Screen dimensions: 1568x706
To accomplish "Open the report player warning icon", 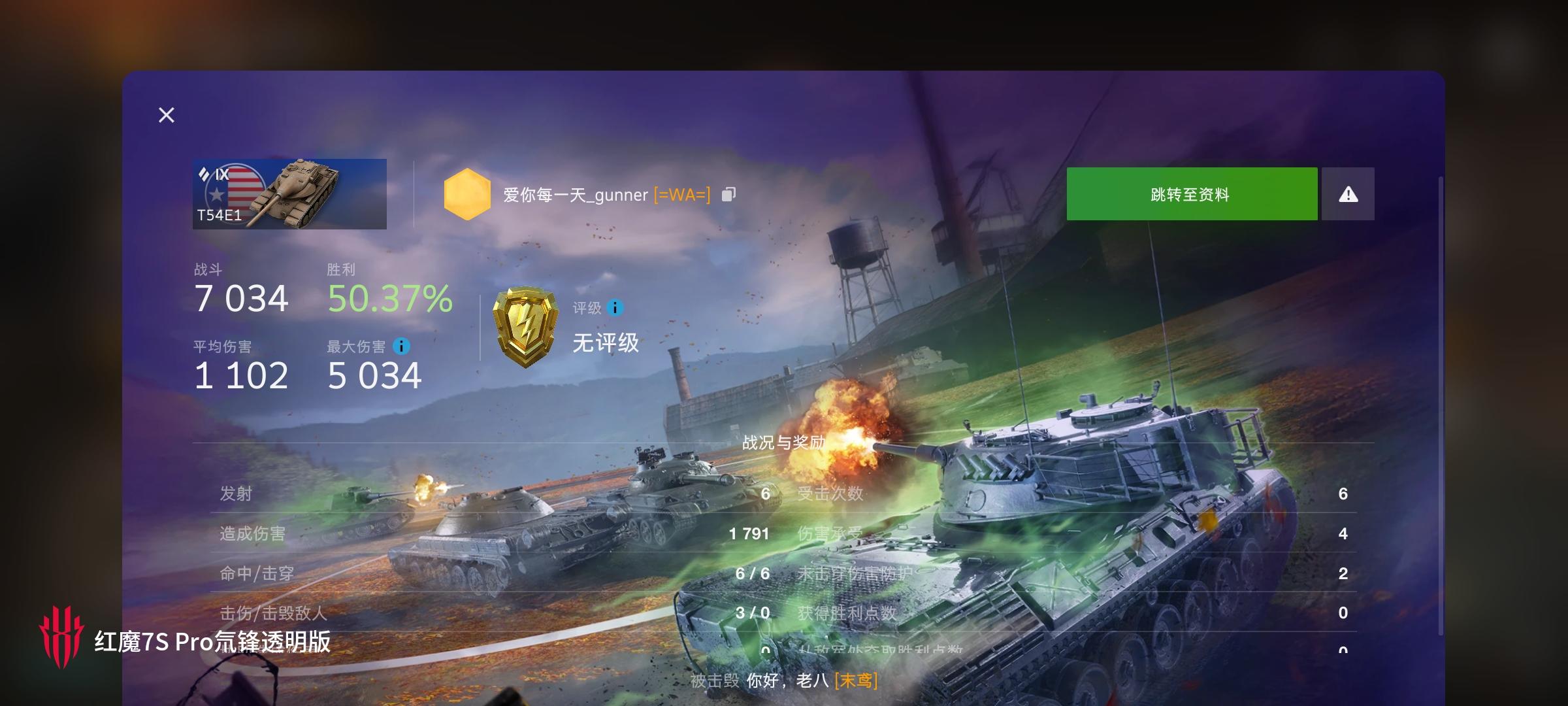I will 1347,193.
